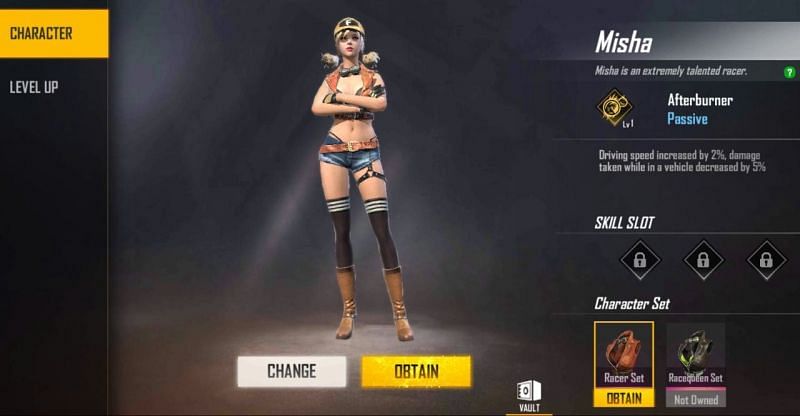Image resolution: width=800 pixels, height=416 pixels.
Task: Click the Change character button
Action: (291, 371)
